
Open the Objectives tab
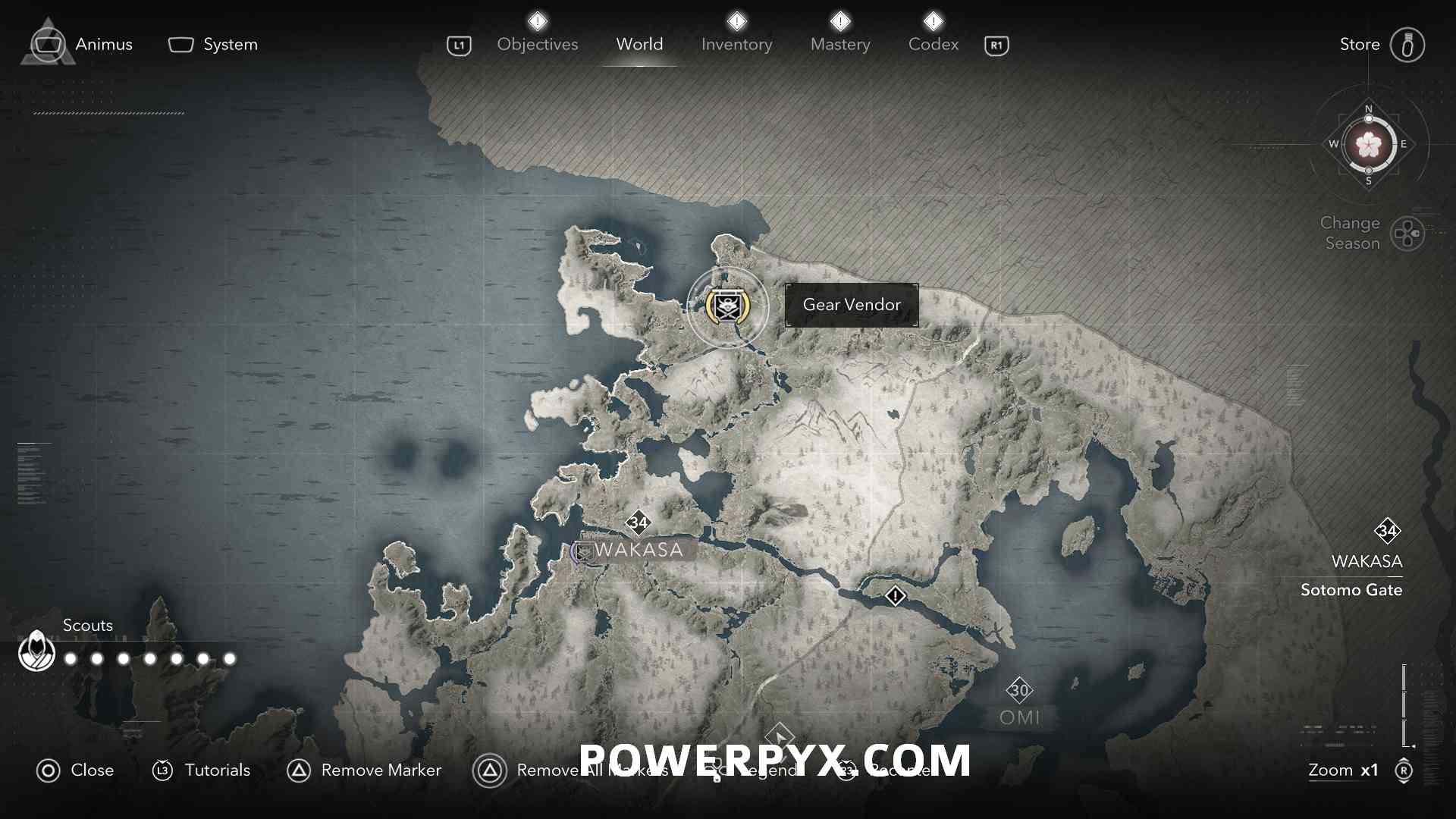click(537, 45)
